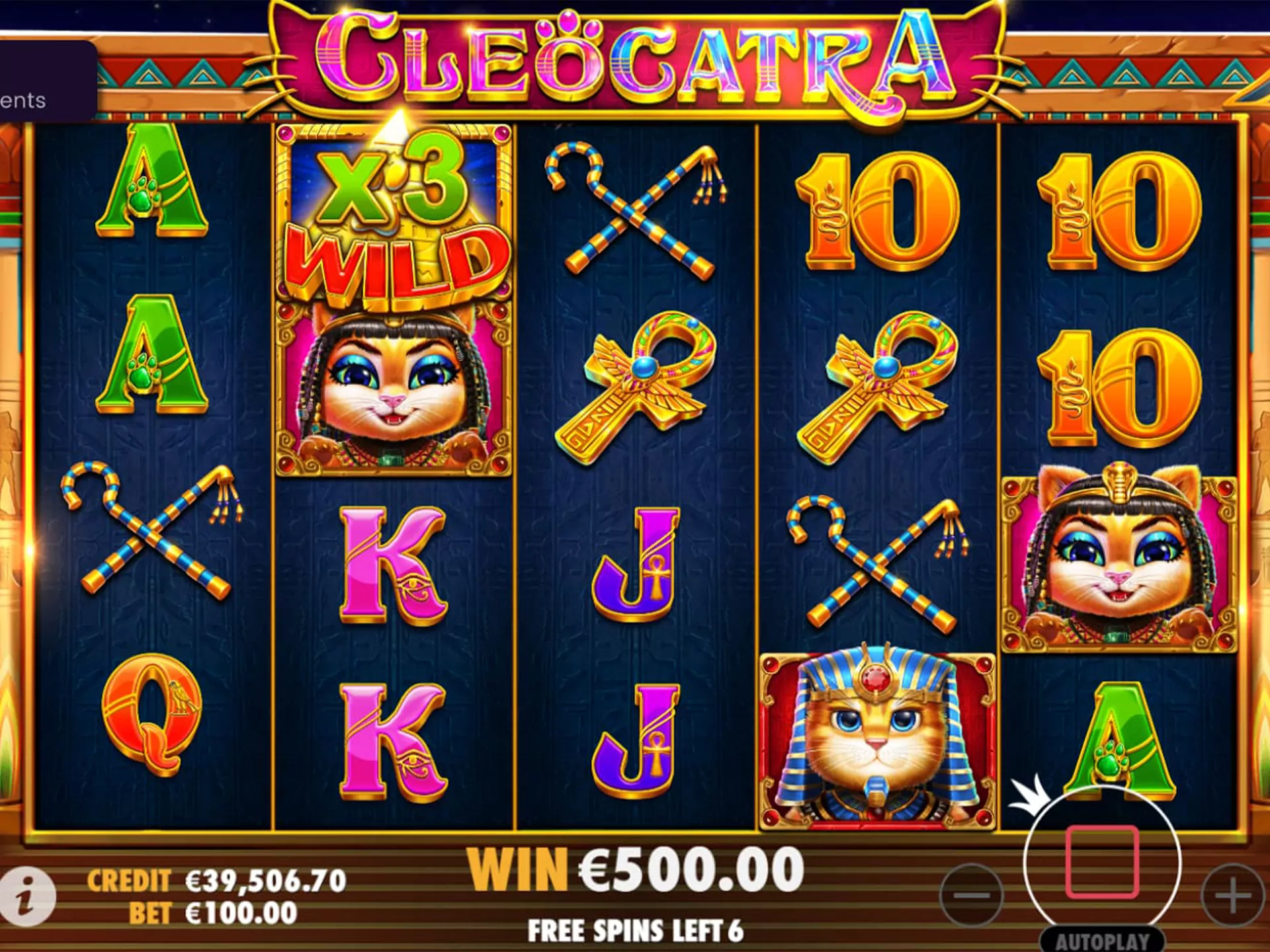Decrease the bet with the minus button

(972, 896)
